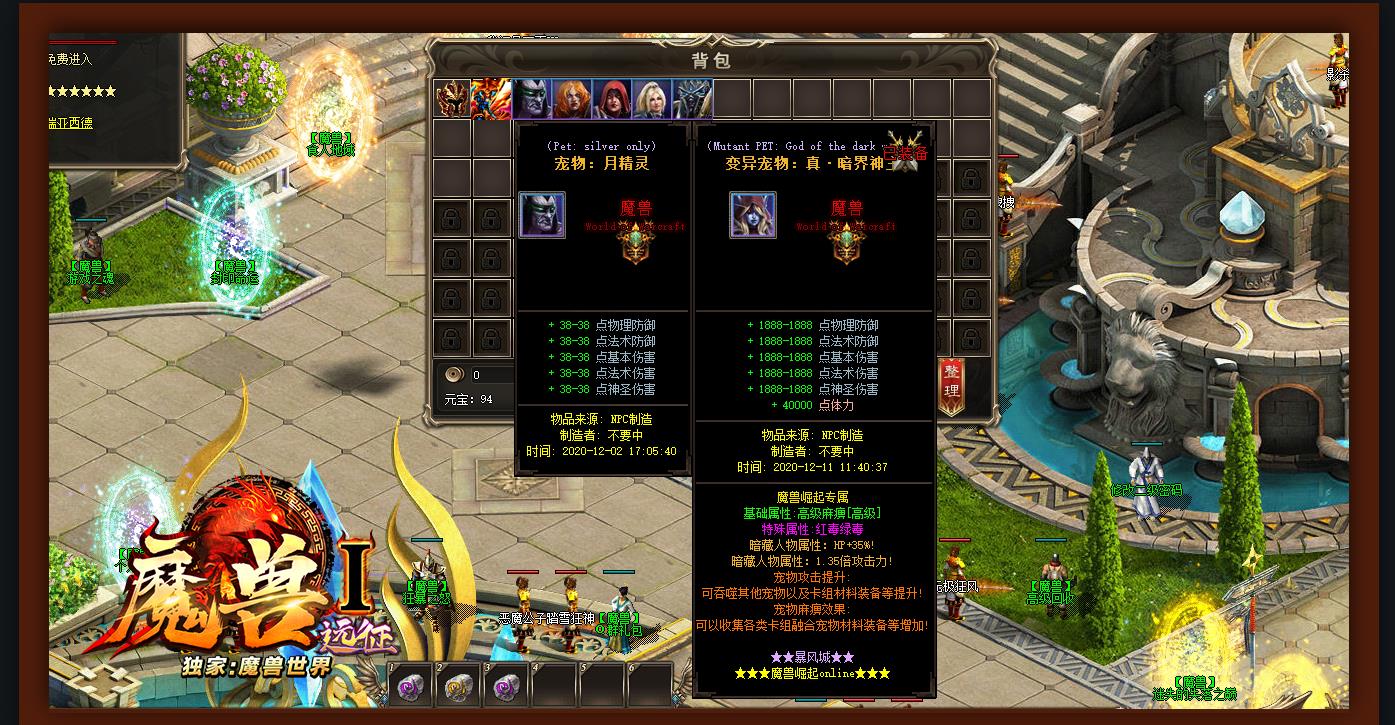Image resolution: width=1395 pixels, height=725 pixels.
Task: Select the red-hooded woman pet slot
Action: tap(611, 99)
